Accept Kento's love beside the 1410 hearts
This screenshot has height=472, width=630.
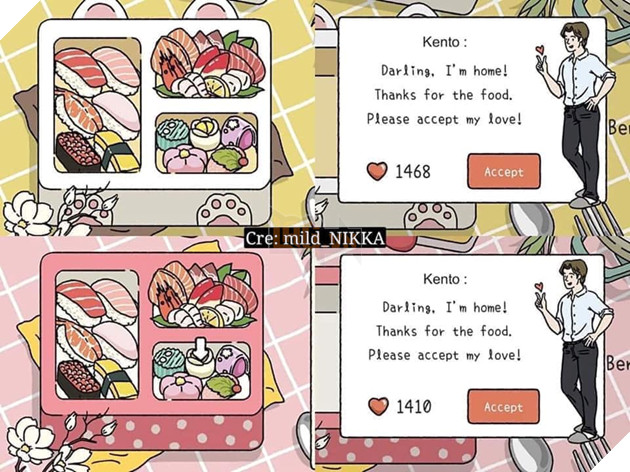point(503,407)
